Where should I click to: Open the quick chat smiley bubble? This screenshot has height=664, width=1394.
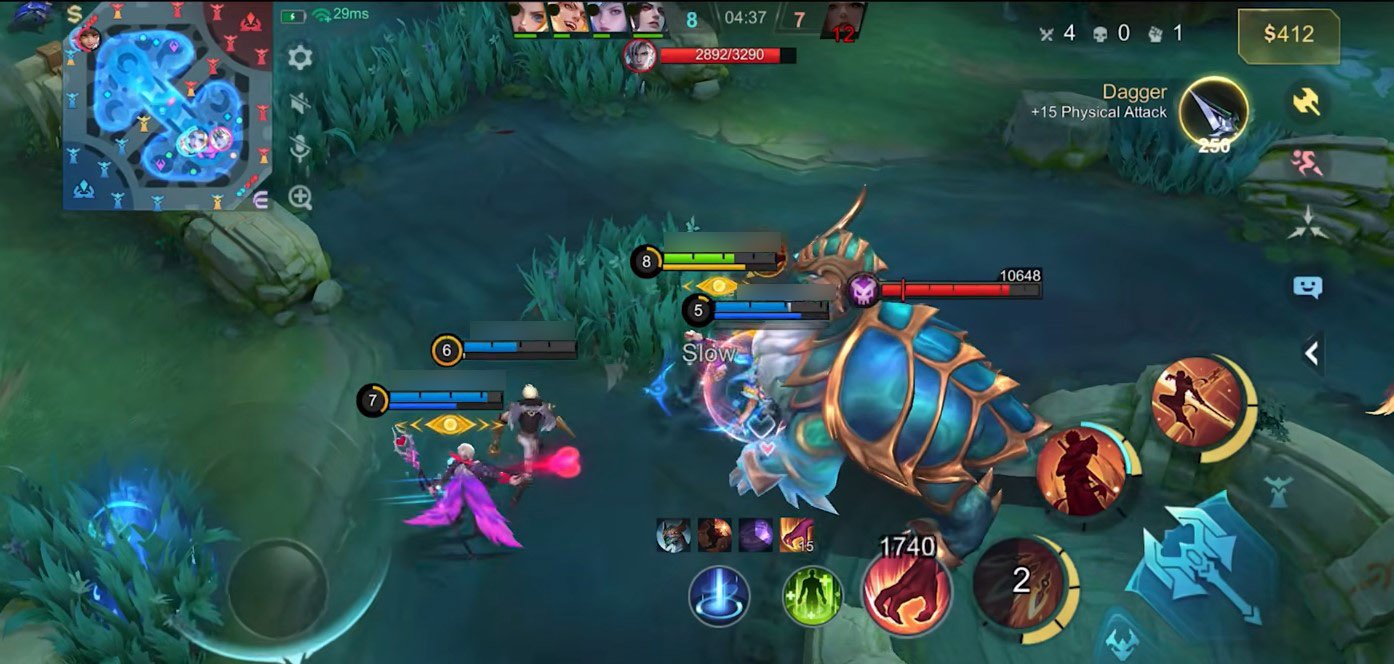[x=1307, y=287]
